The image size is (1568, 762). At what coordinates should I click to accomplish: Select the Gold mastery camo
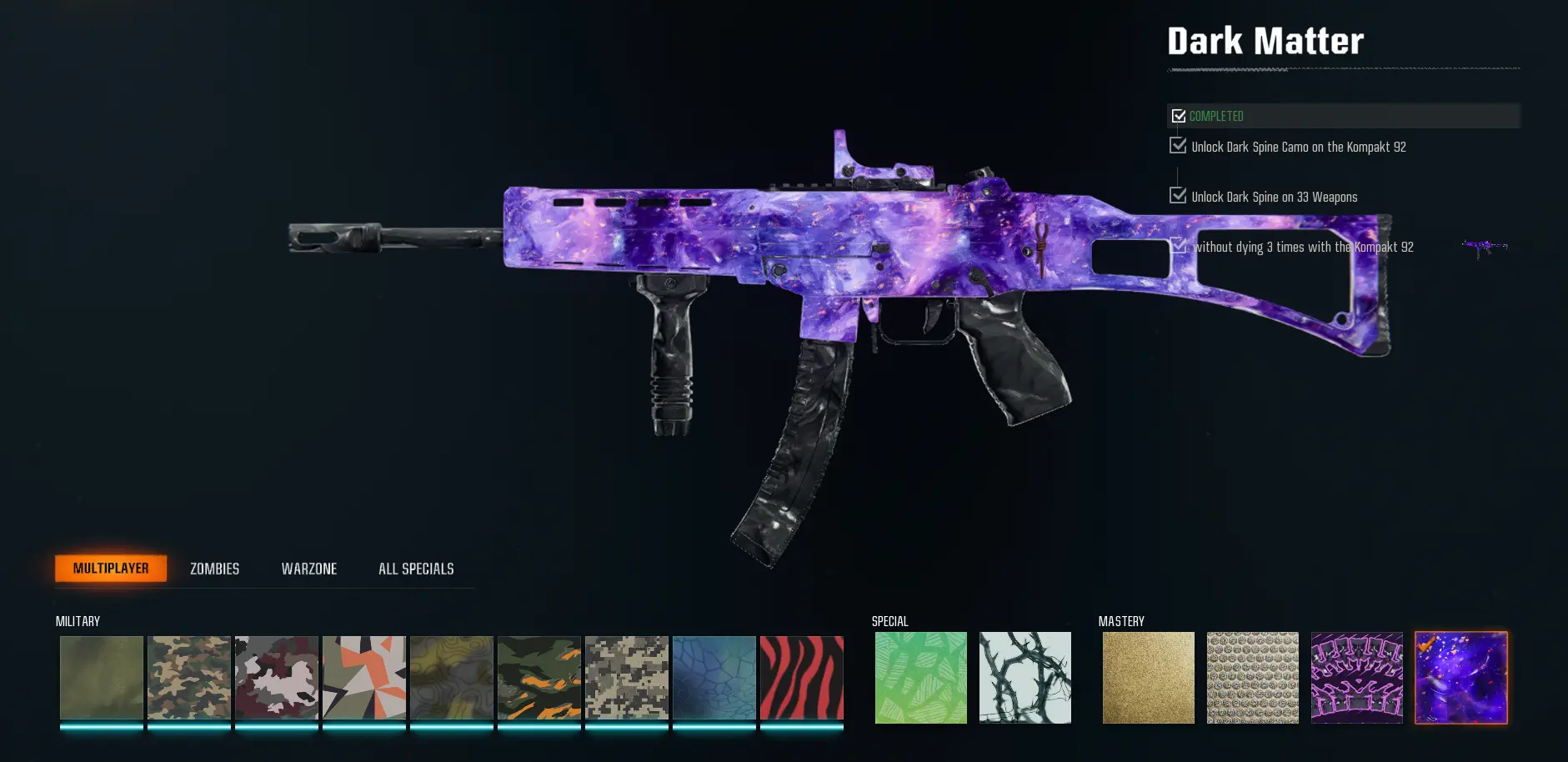tap(1148, 677)
